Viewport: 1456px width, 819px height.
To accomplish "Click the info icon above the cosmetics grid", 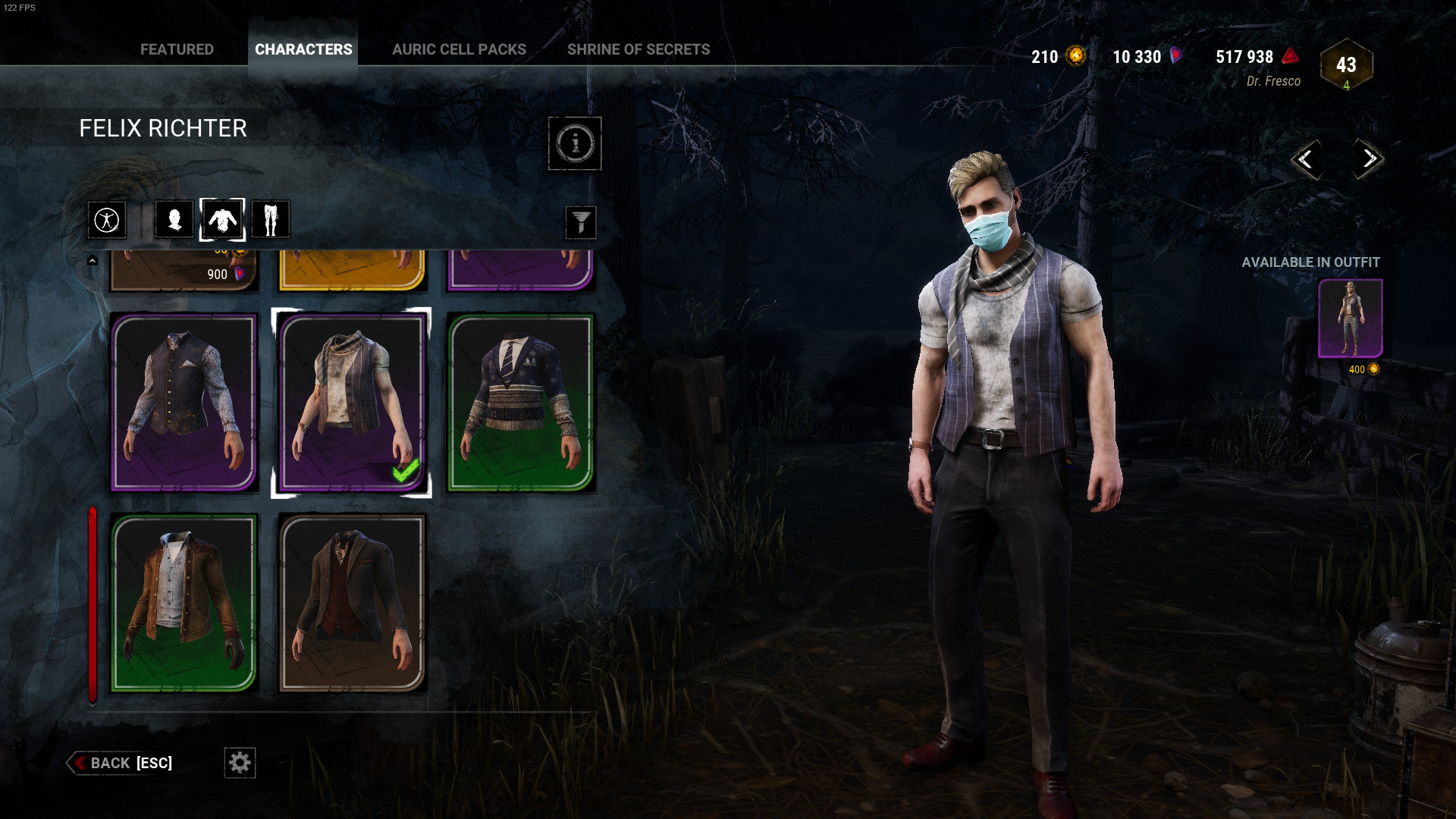I will tap(575, 144).
